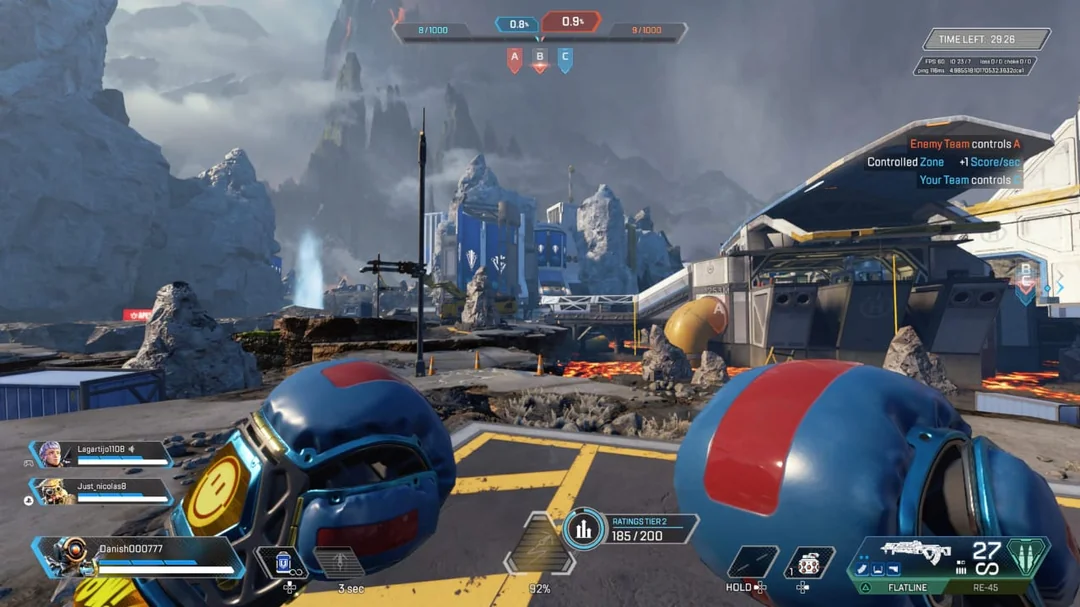Select the zone C objective marker
The height and width of the screenshot is (607, 1080).
[x=565, y=60]
